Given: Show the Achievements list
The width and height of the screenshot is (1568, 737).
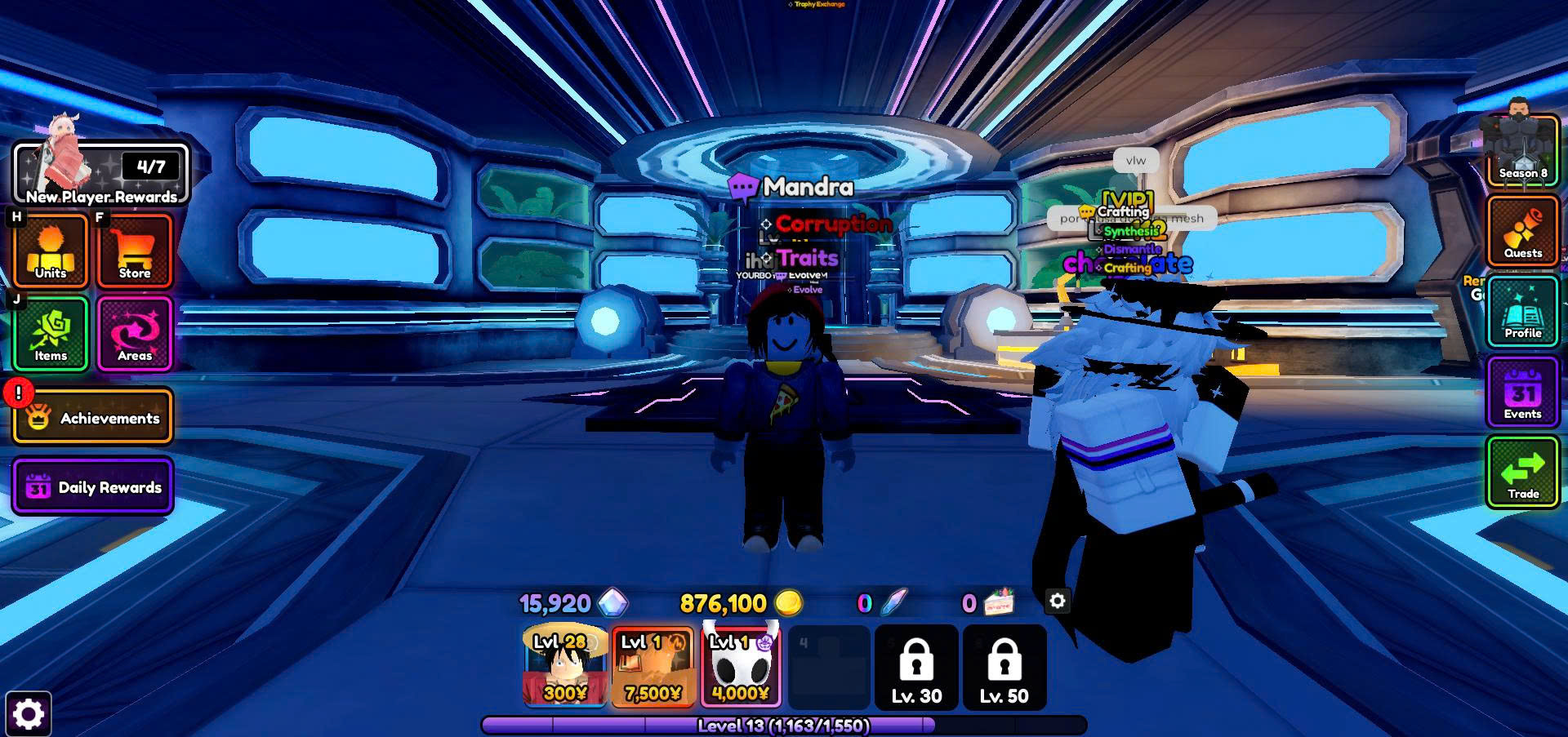Looking at the screenshot, I should click(x=93, y=417).
